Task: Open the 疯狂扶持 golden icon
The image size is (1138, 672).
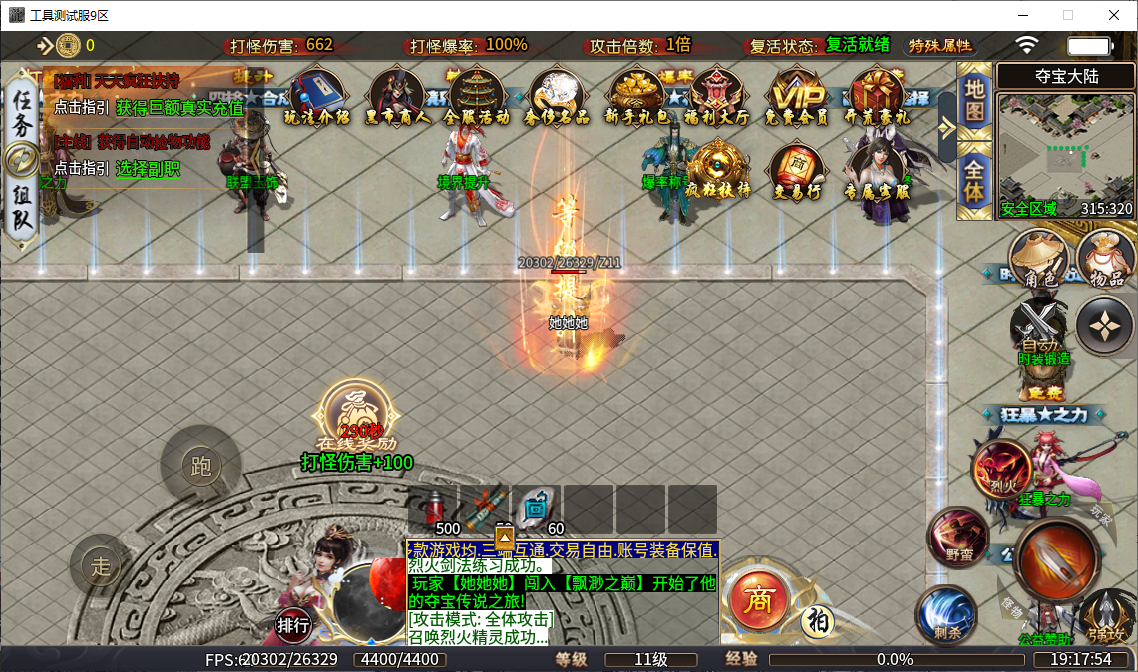Action: [717, 170]
